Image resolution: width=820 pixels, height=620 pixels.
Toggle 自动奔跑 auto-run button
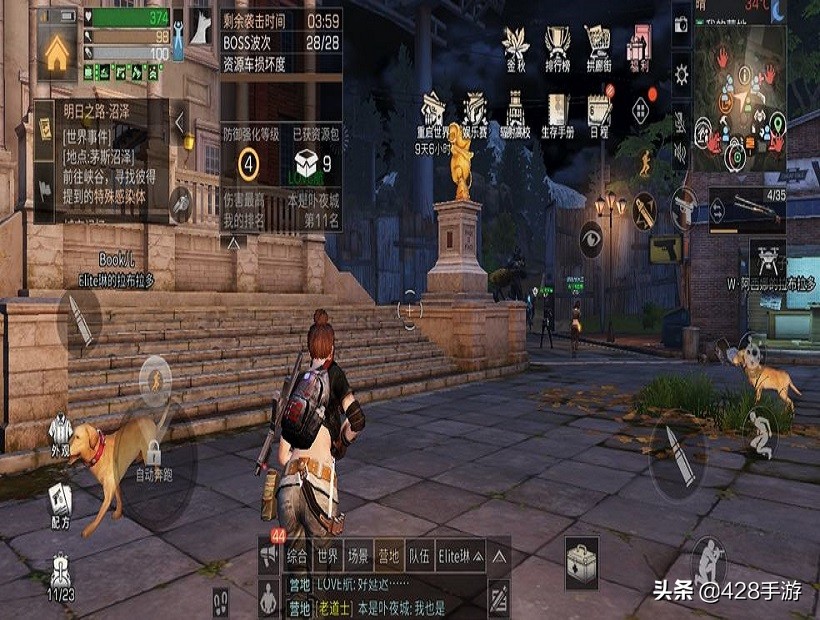click(153, 460)
